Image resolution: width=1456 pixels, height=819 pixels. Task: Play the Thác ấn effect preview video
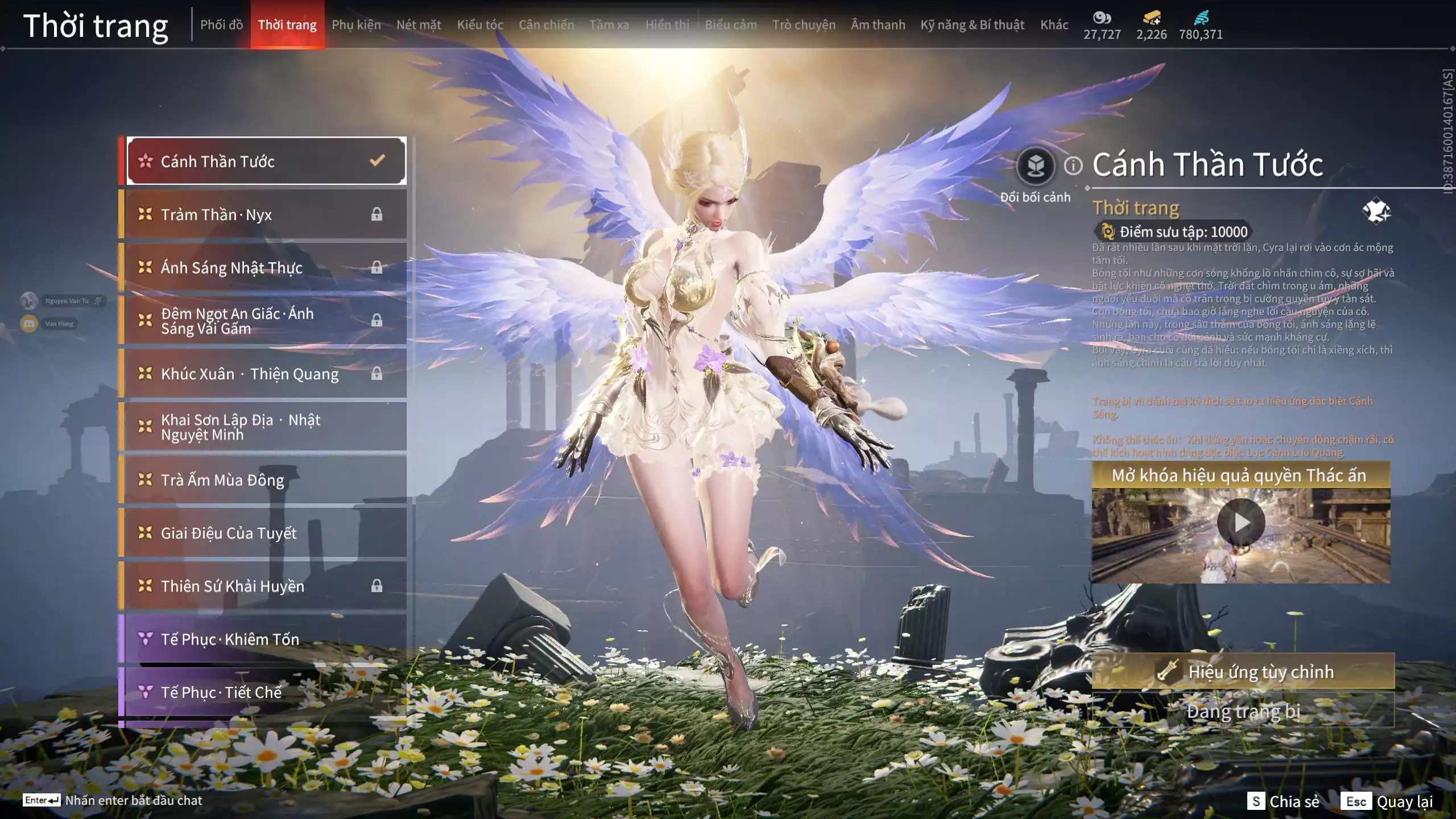1240,523
